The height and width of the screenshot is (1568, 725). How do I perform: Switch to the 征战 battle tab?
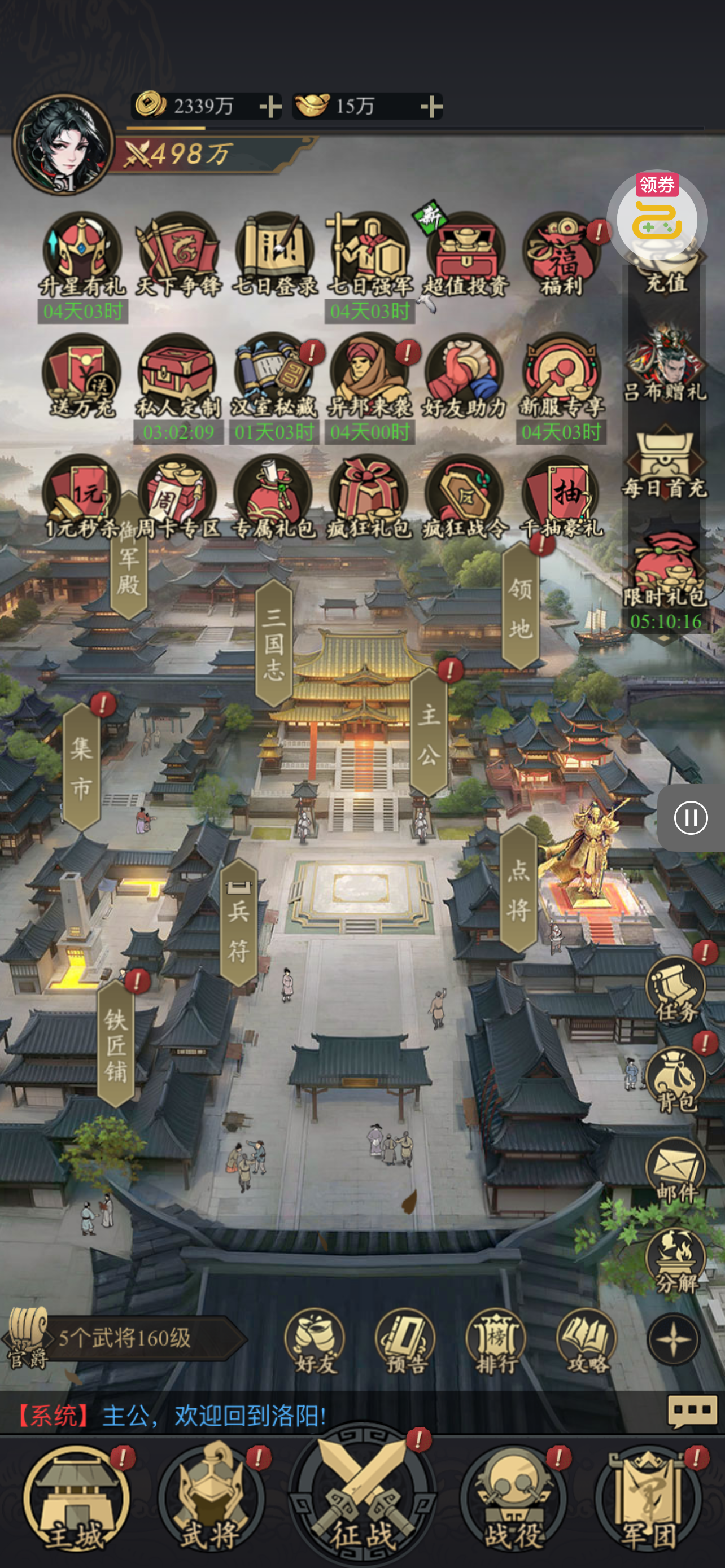point(362,1497)
